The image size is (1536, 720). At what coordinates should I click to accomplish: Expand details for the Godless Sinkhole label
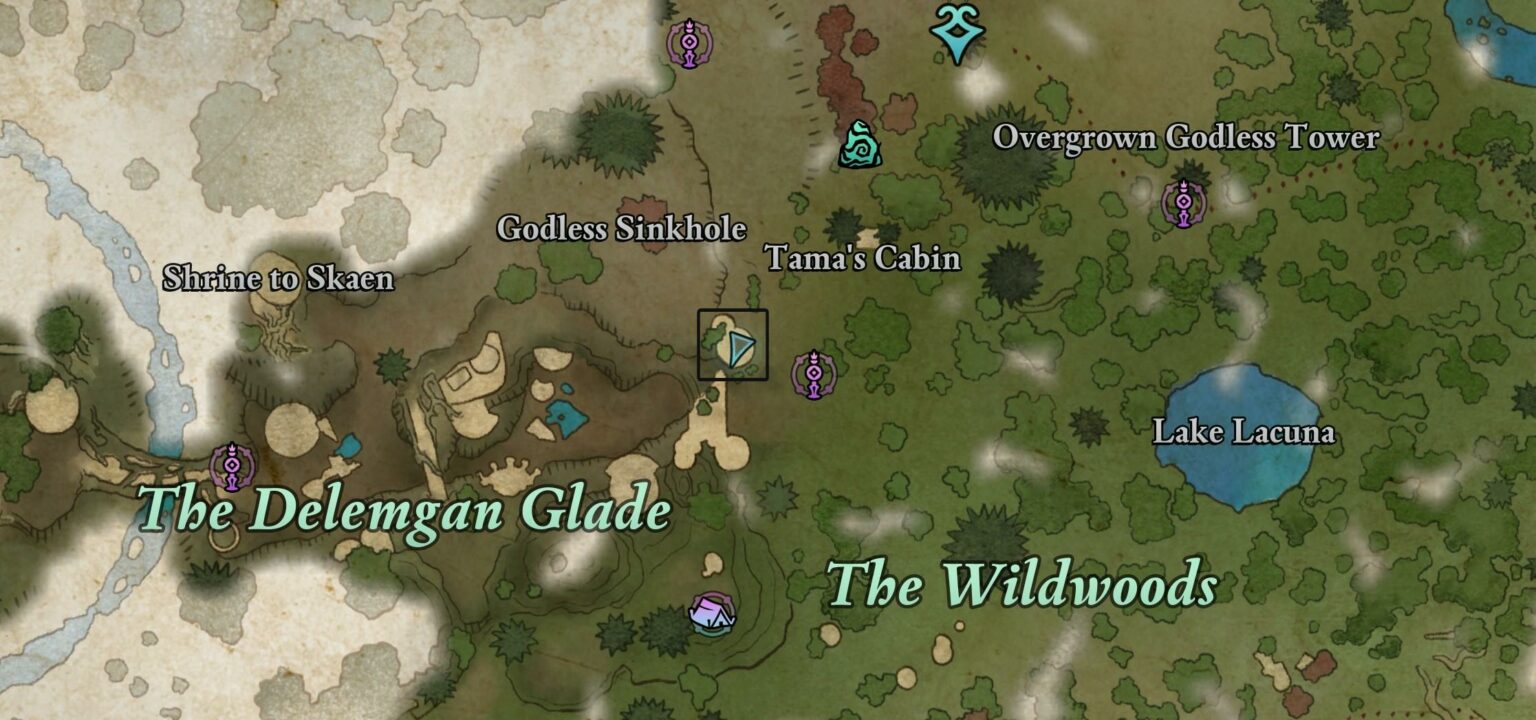(x=621, y=230)
